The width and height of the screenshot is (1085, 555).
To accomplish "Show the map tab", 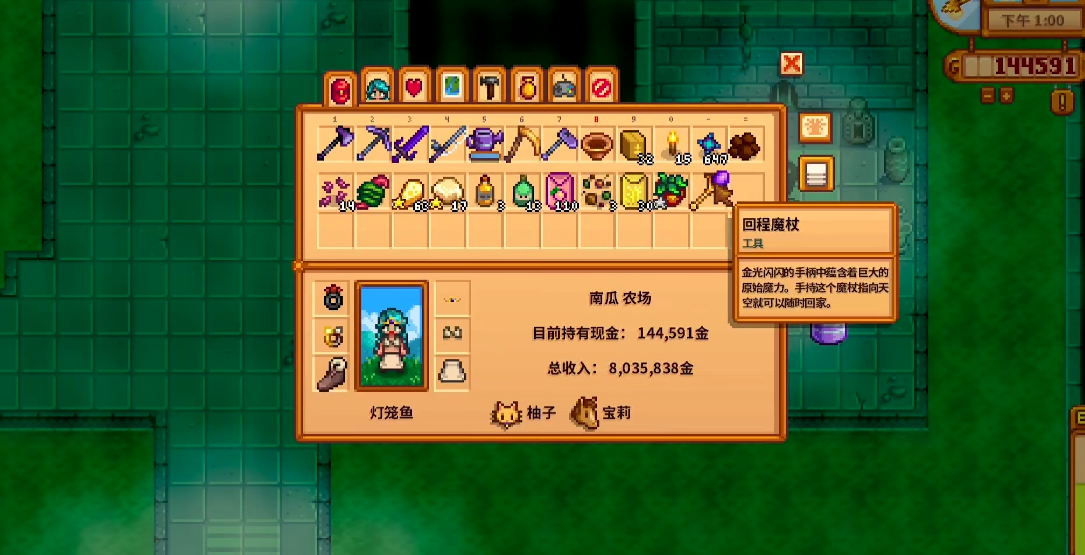I will point(452,88).
